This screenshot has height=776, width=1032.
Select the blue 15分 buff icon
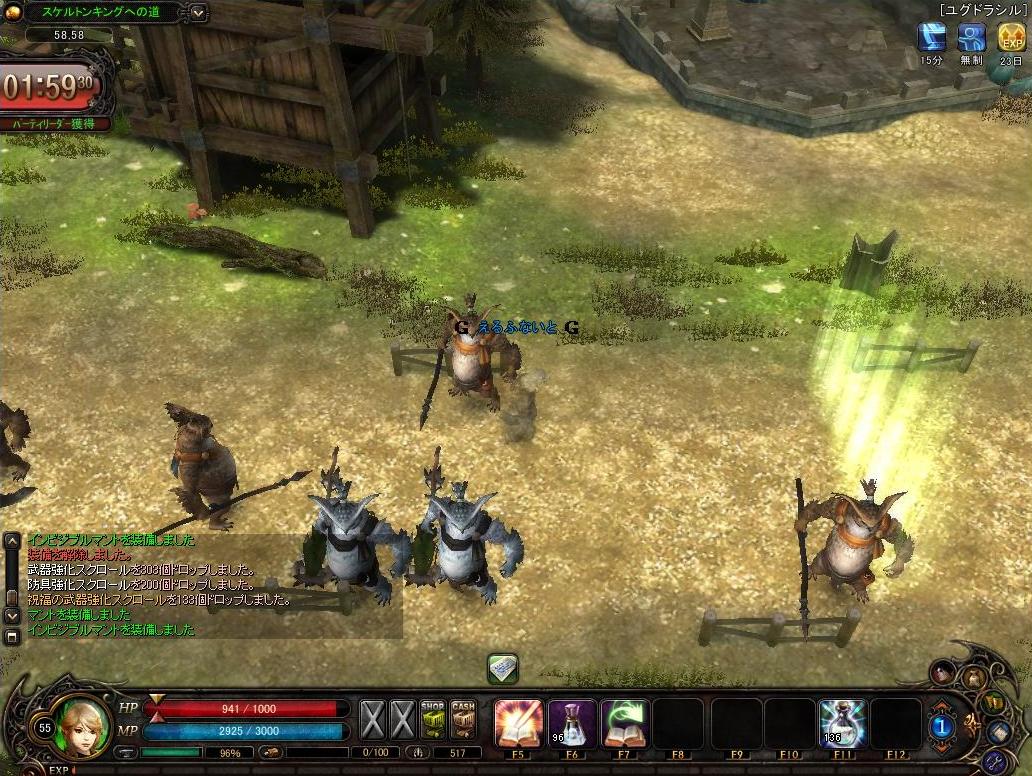932,38
